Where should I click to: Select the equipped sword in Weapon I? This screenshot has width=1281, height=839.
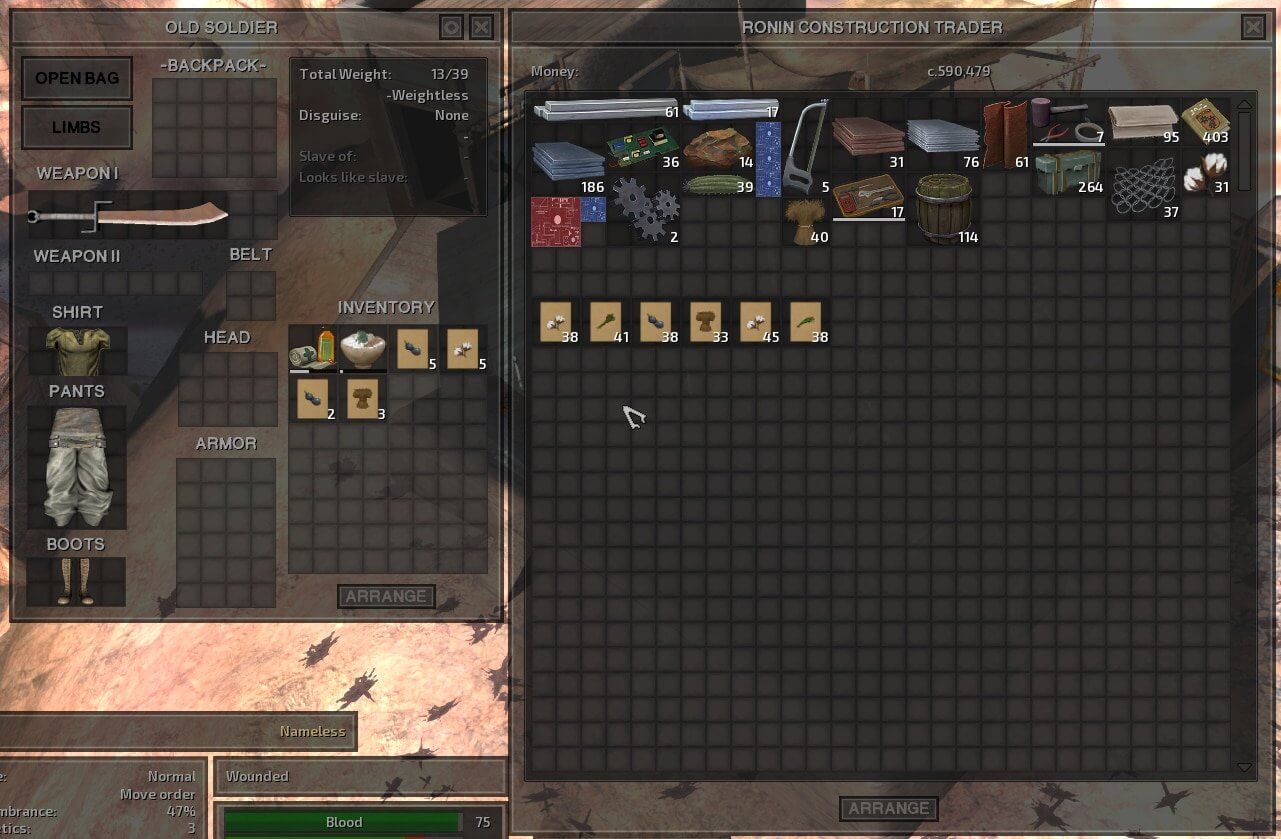click(130, 214)
